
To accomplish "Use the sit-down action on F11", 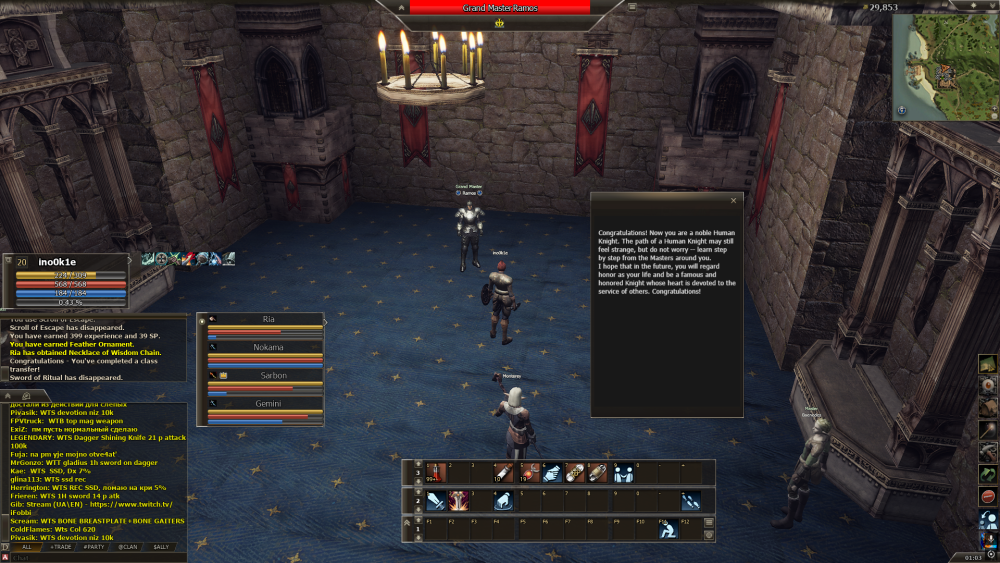I will pos(667,530).
